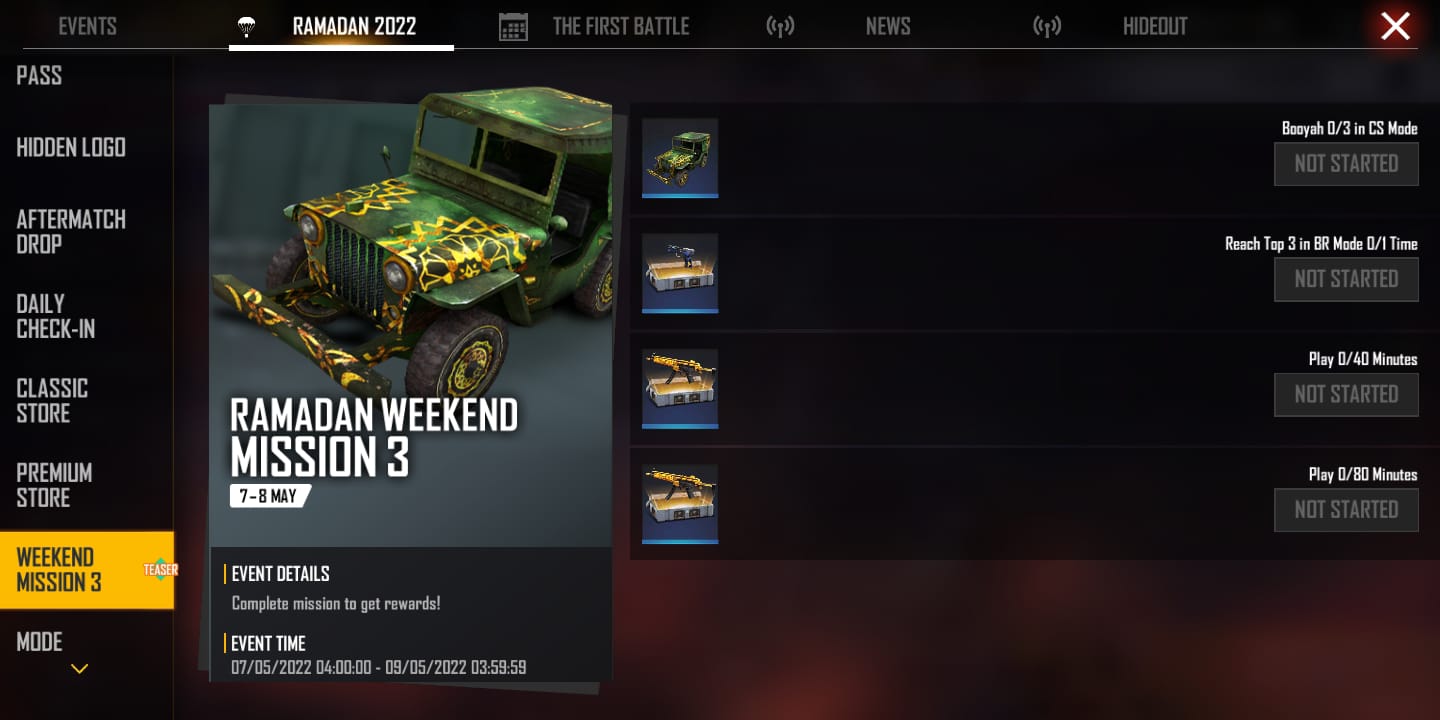Click the TEASER badge on Weekend Mission 3

[x=162, y=570]
